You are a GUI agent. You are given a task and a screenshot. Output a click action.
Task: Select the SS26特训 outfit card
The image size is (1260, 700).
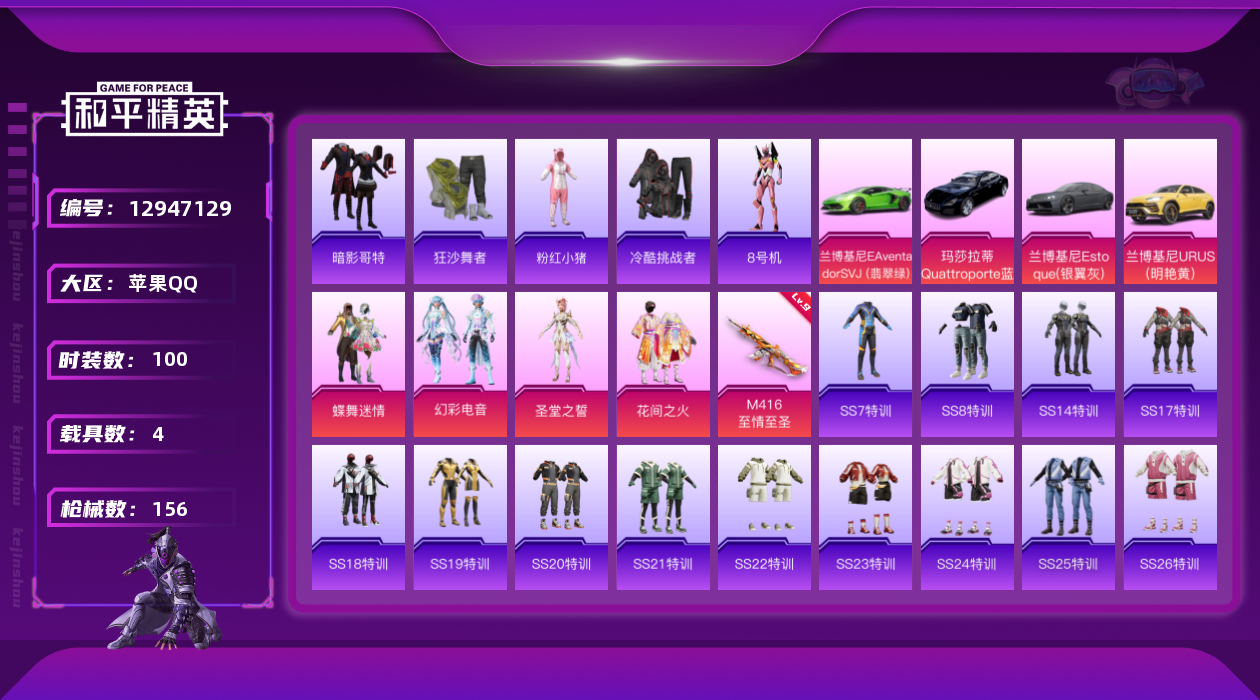pos(1170,516)
